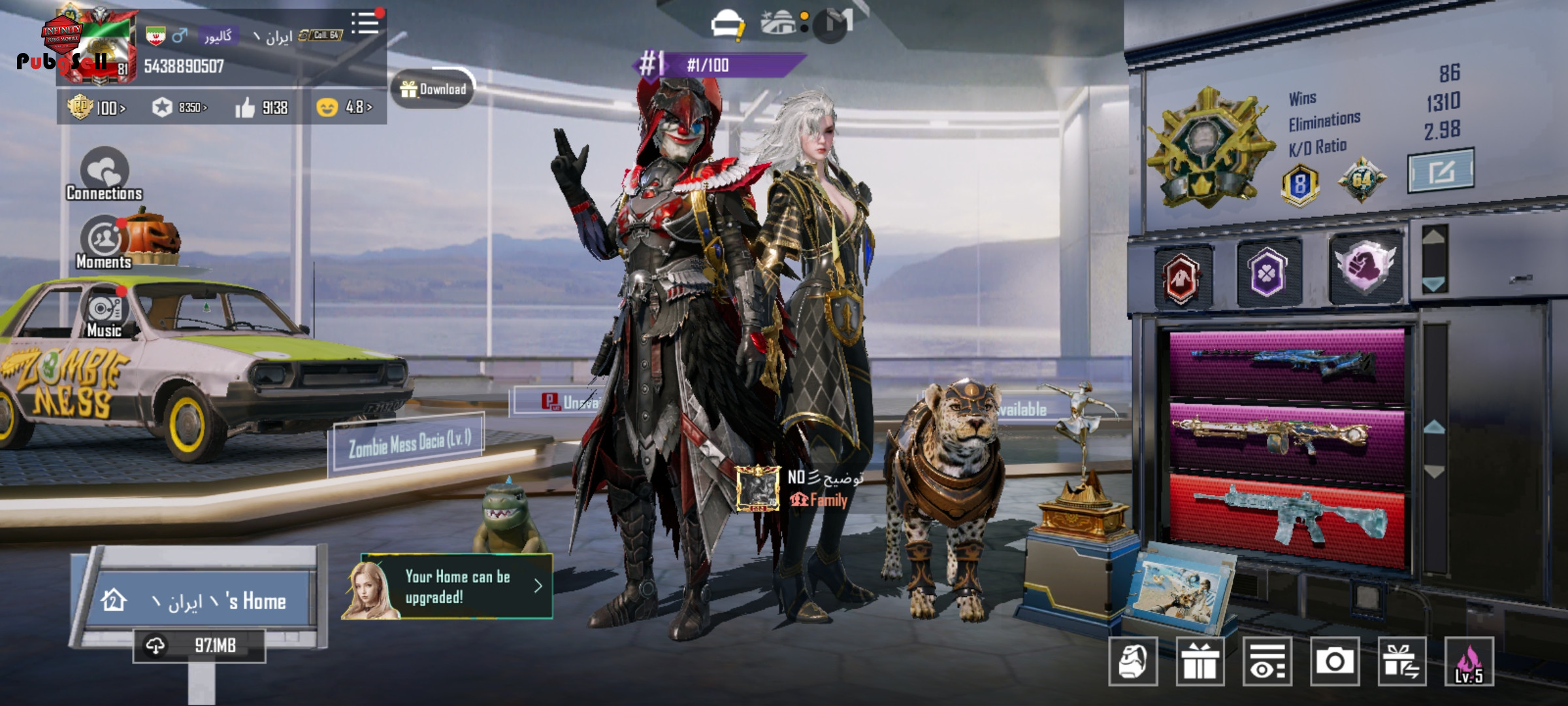Image resolution: width=1568 pixels, height=706 pixels.
Task: Edit the stats card with pencil button
Action: pos(1441,171)
